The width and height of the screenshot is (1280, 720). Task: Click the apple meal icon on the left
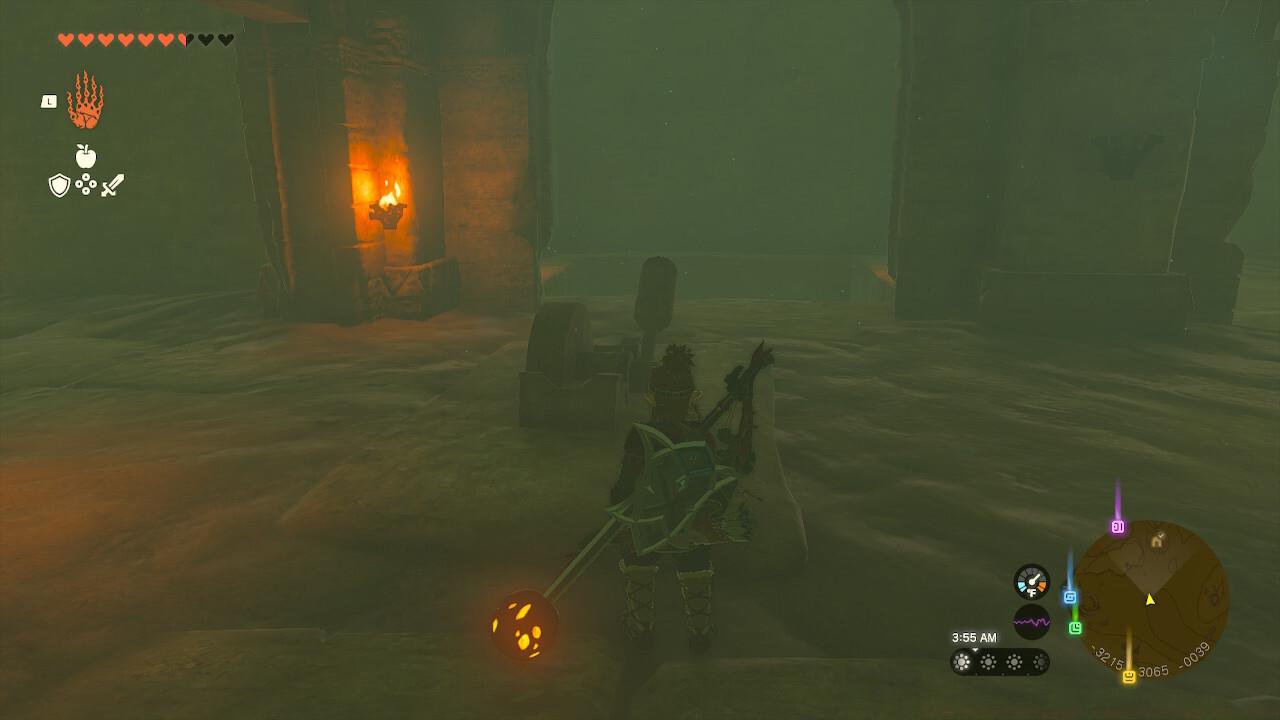[x=88, y=157]
